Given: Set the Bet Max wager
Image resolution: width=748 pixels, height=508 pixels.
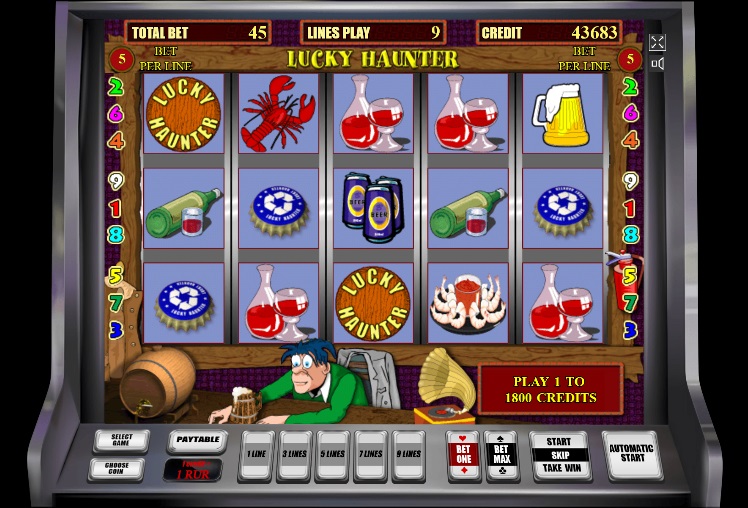Looking at the screenshot, I should (500, 455).
